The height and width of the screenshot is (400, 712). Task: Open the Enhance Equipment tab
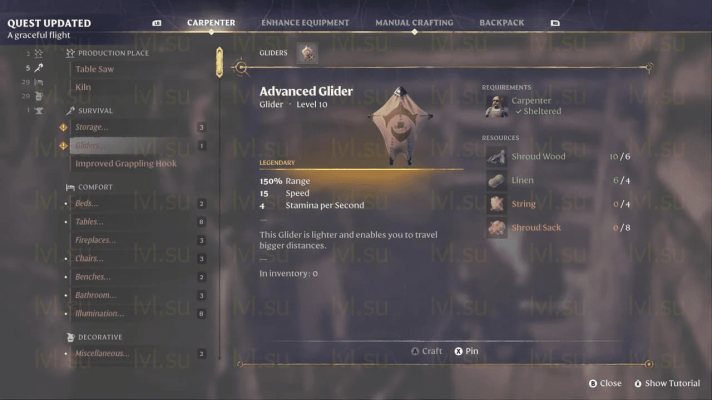click(x=305, y=22)
